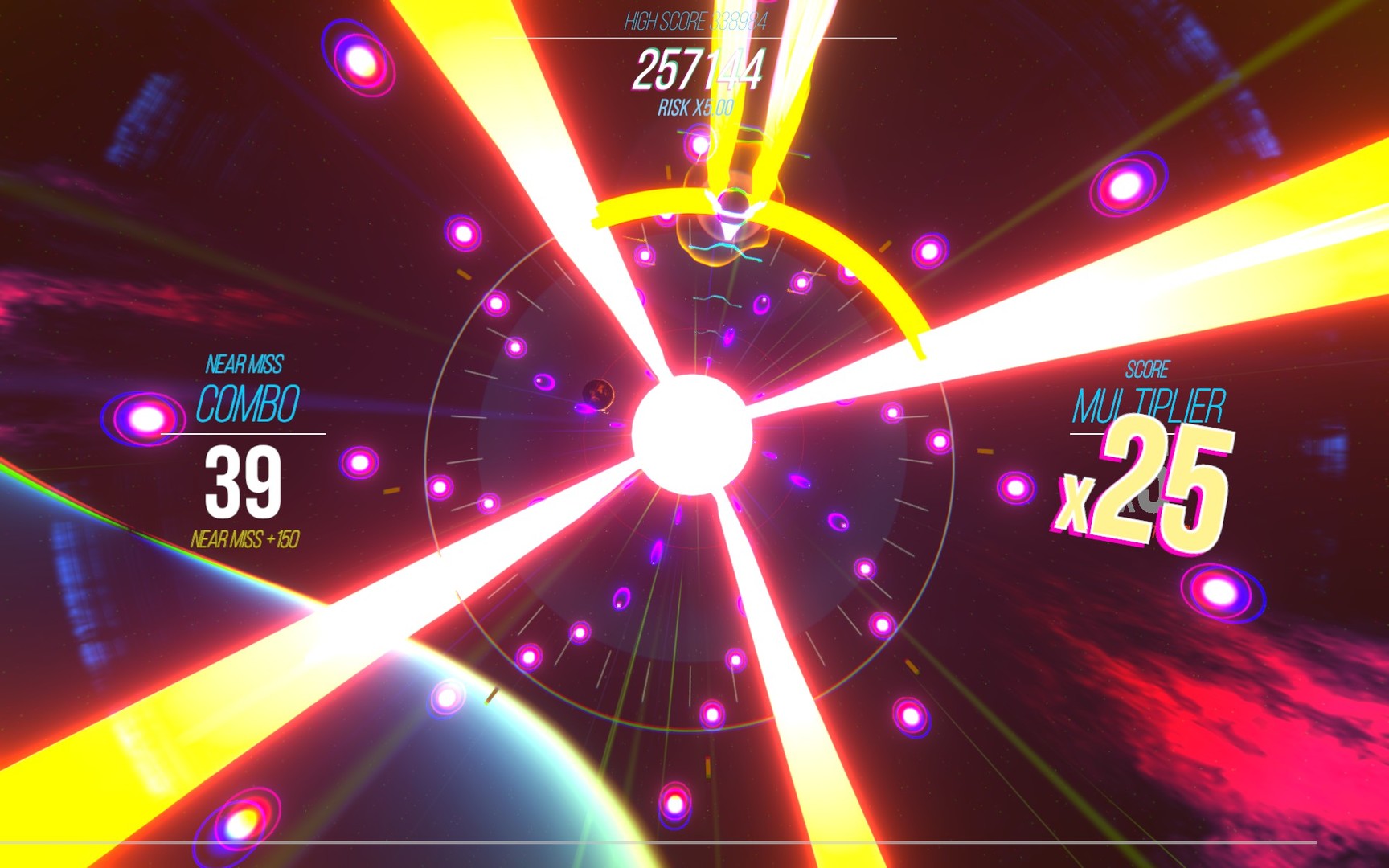Click the current score 257144 display
The image size is (1389, 868).
[x=701, y=71]
